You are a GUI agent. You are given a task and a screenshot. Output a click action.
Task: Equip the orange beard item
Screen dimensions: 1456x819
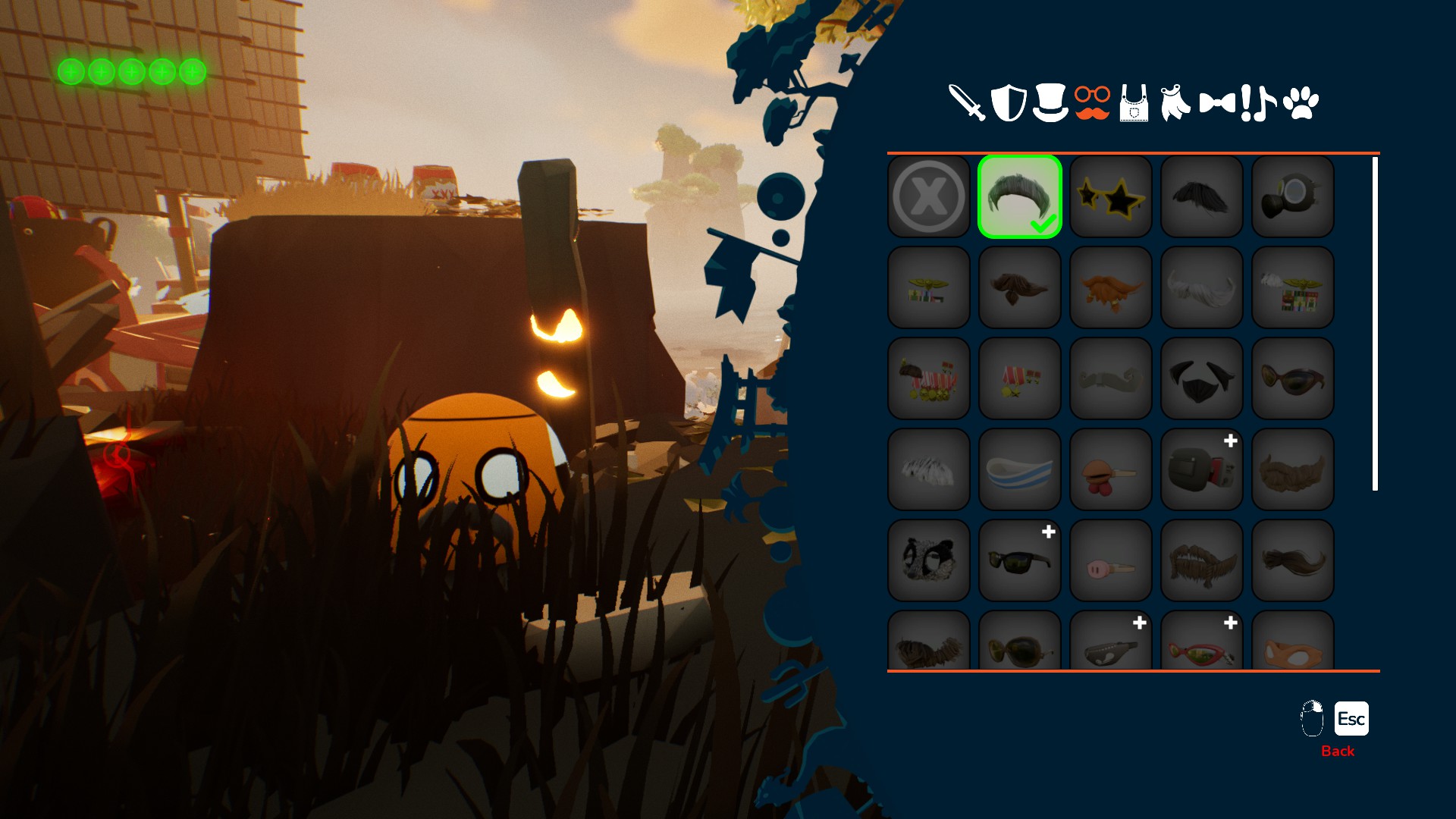tap(1111, 288)
